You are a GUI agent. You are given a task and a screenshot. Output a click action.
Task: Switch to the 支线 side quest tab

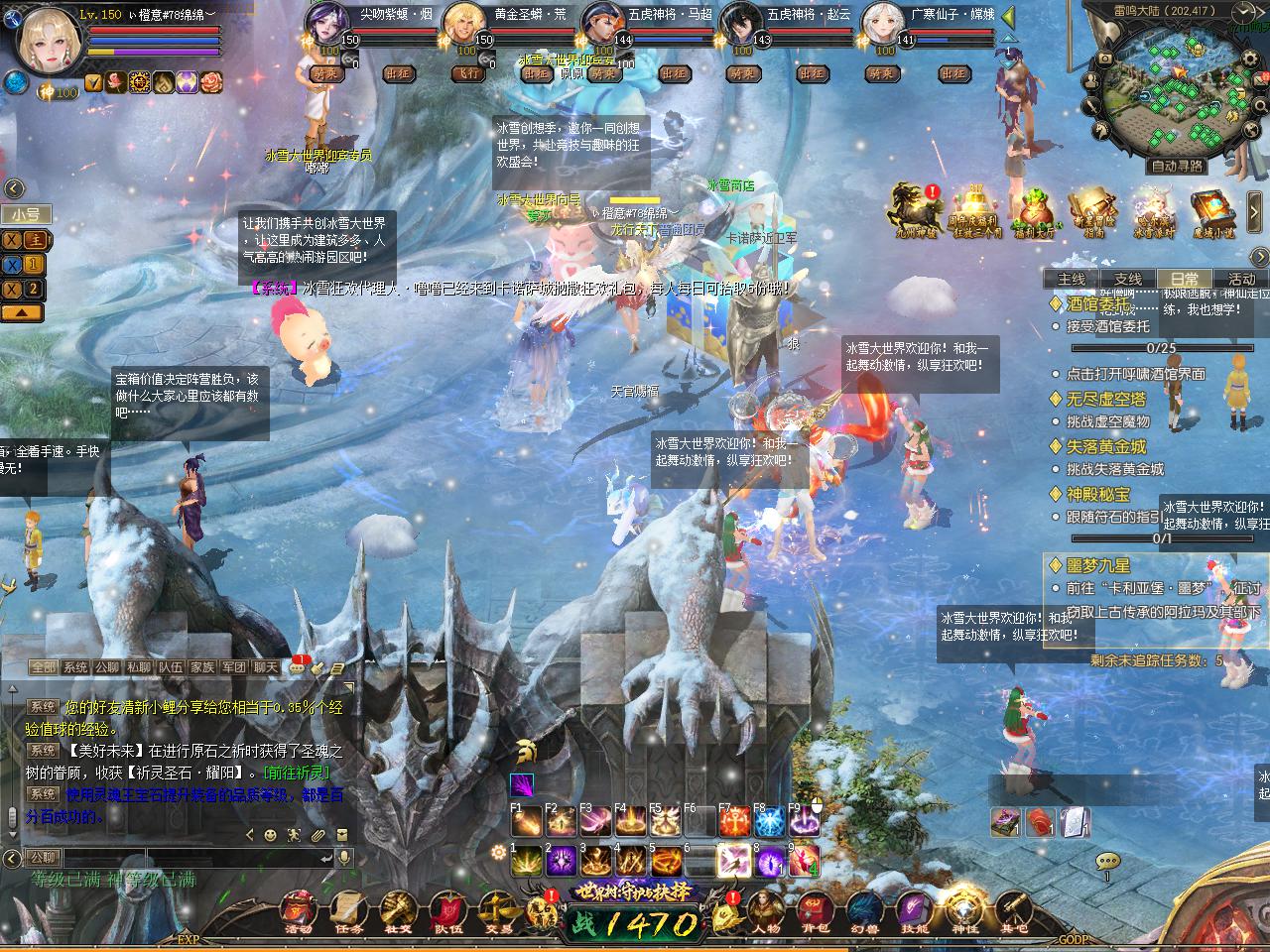[1128, 279]
